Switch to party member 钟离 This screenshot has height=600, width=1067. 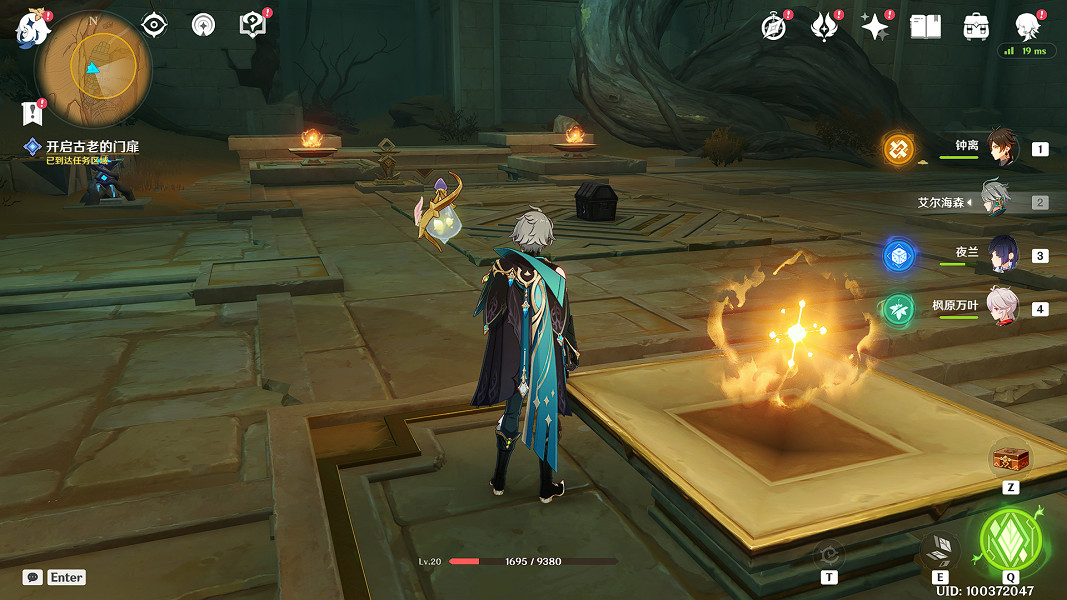pos(1001,147)
